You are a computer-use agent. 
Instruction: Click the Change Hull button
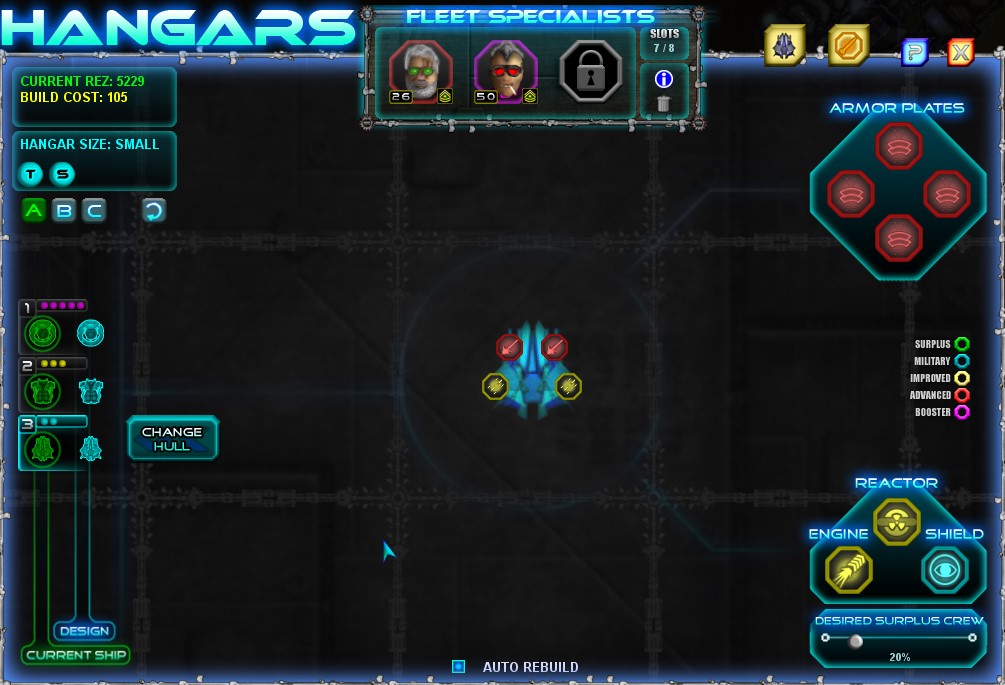coord(172,438)
